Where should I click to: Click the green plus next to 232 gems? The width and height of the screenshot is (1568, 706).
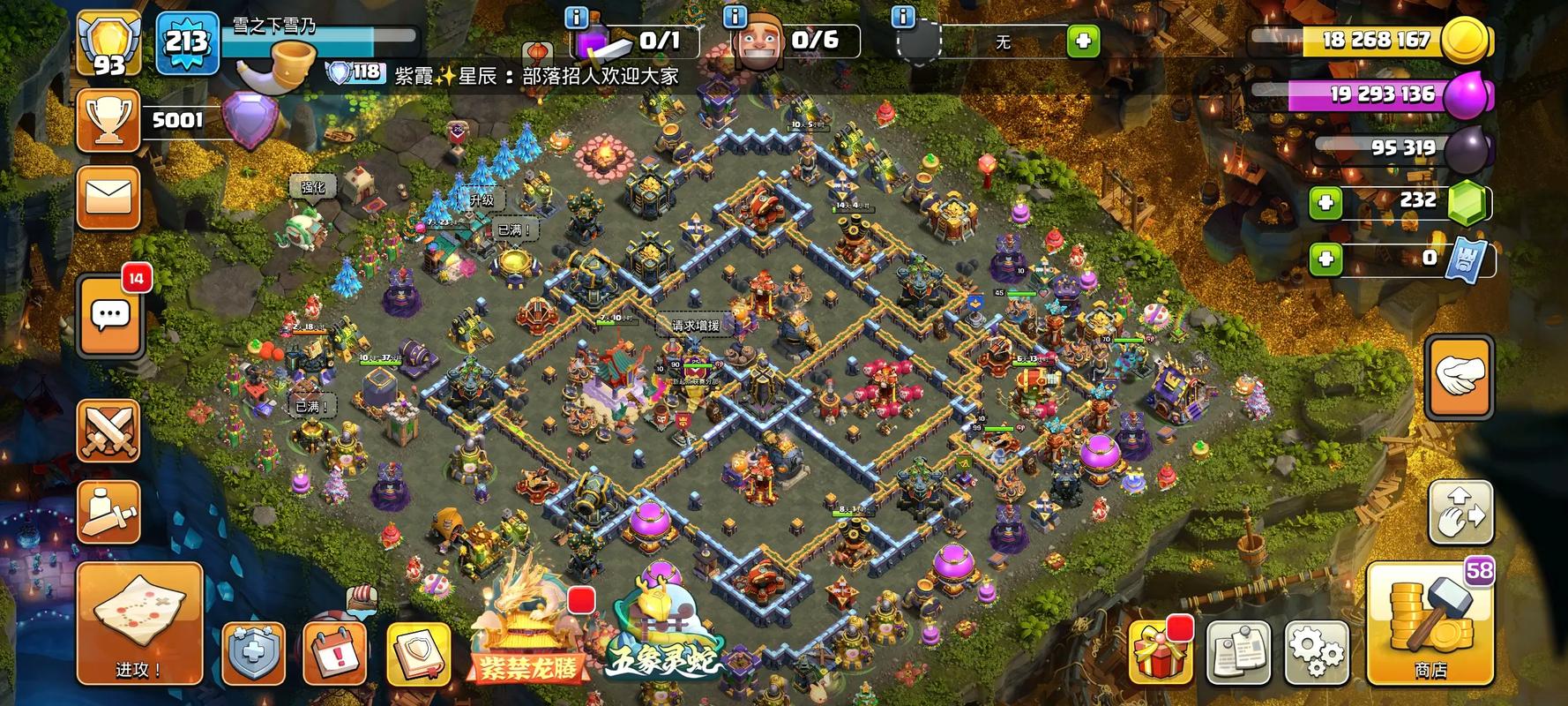tap(1325, 203)
